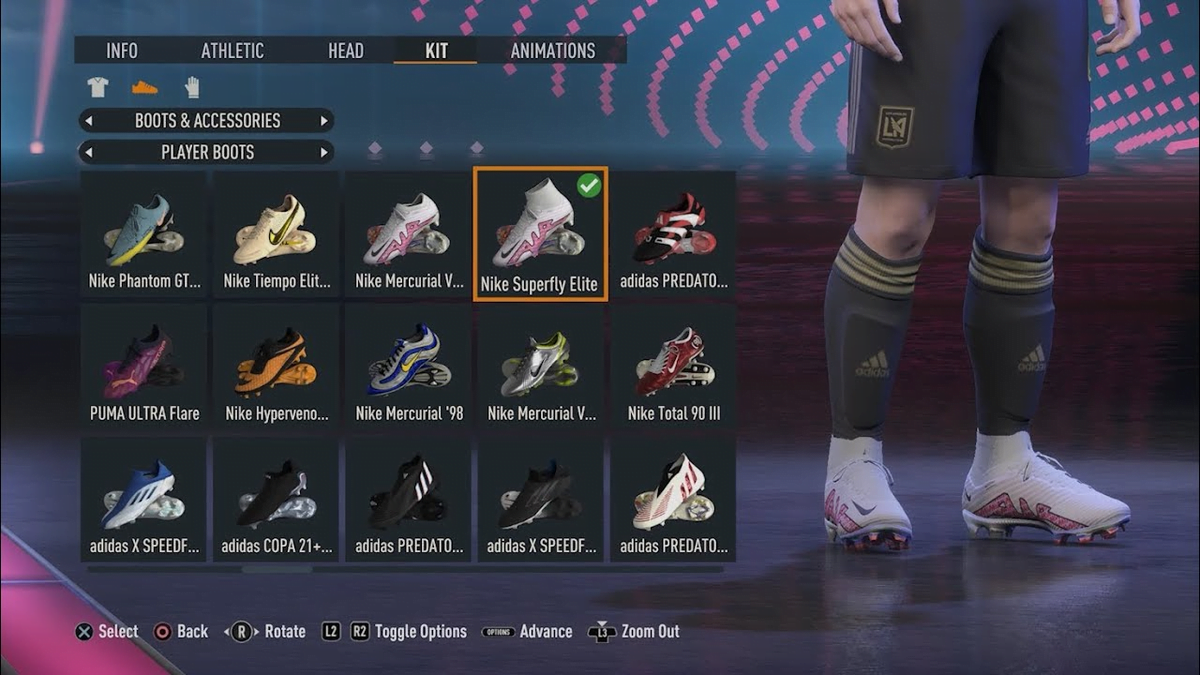This screenshot has height=675, width=1200.
Task: Pick the Nike Total 90 III boots
Action: point(673,368)
